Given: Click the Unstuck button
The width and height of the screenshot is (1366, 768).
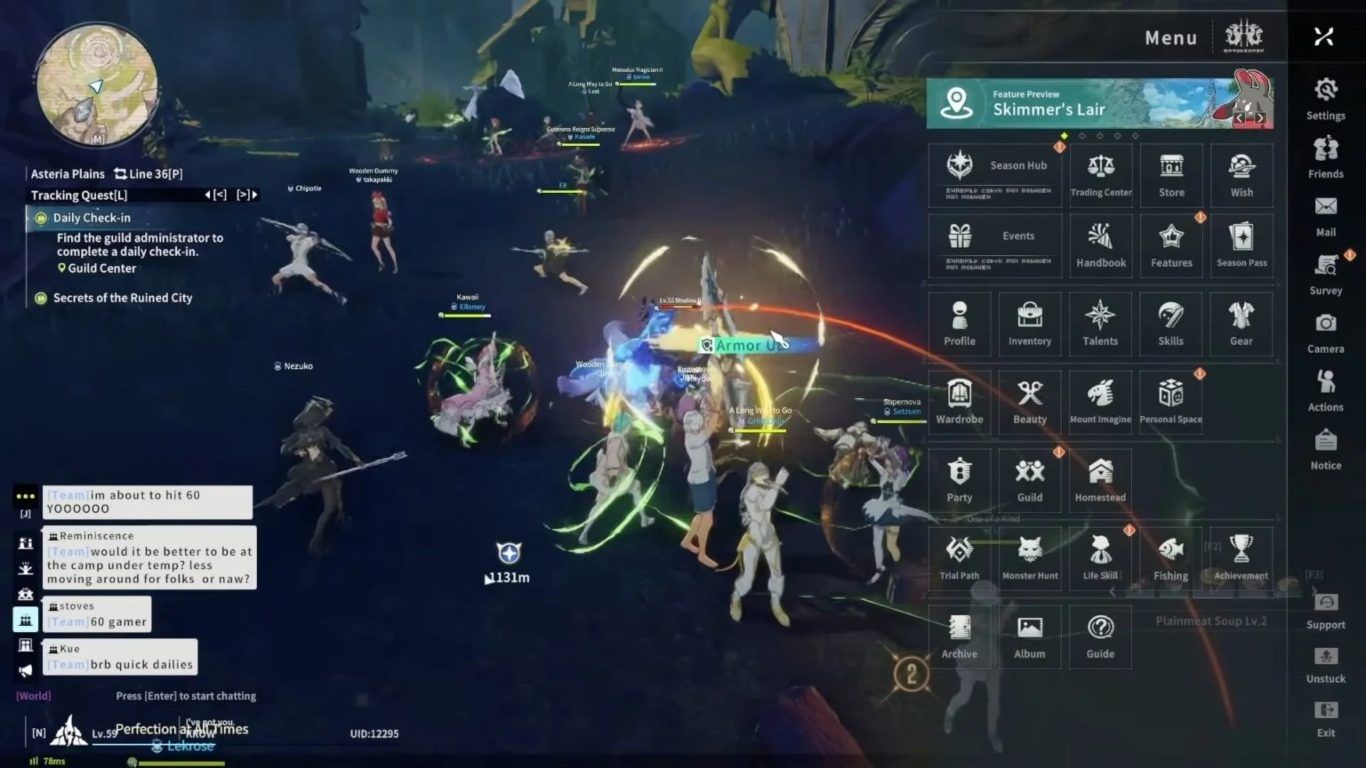Looking at the screenshot, I should [x=1326, y=664].
